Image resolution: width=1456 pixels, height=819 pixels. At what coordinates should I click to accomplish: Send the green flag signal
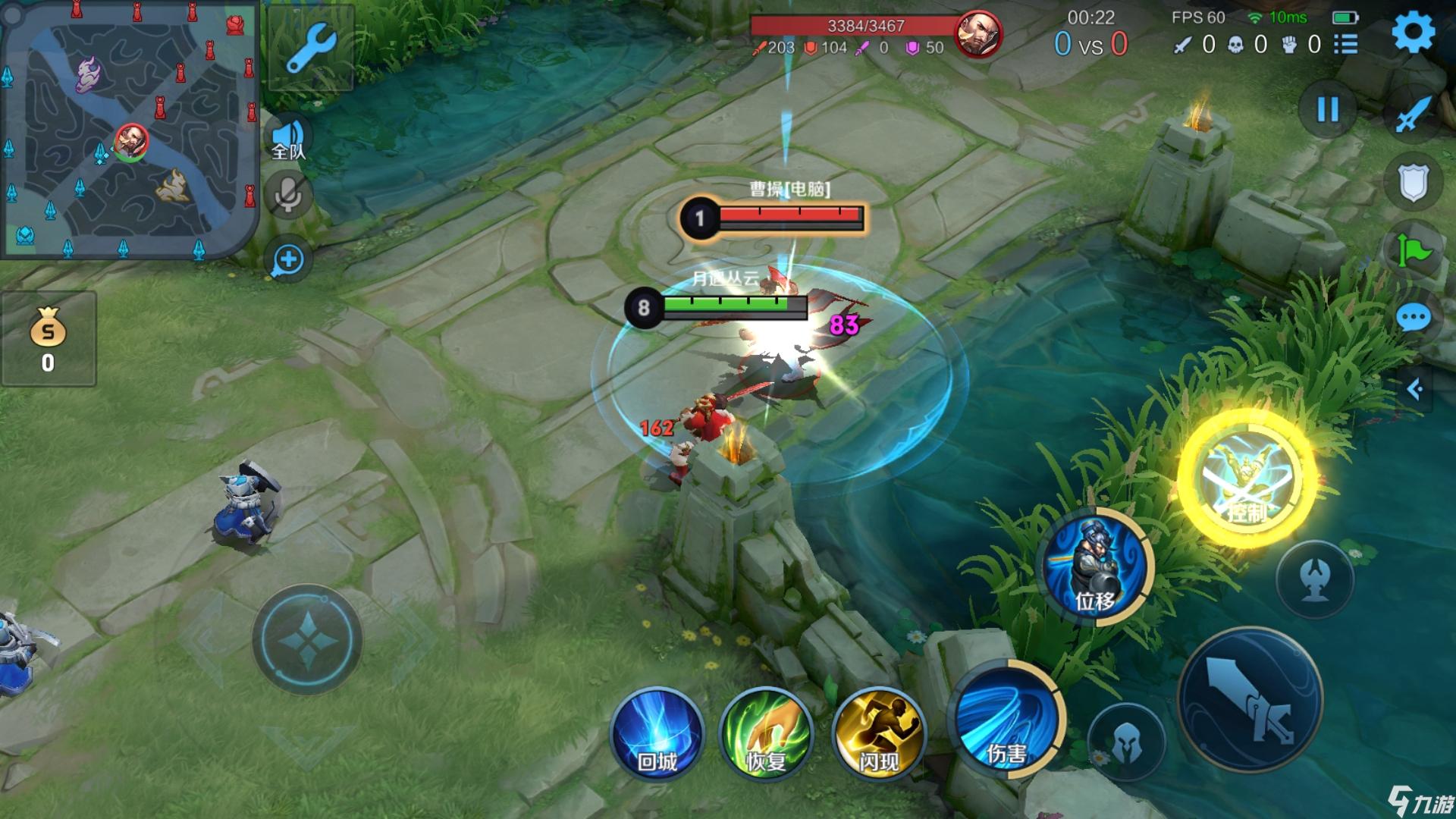click(x=1413, y=250)
